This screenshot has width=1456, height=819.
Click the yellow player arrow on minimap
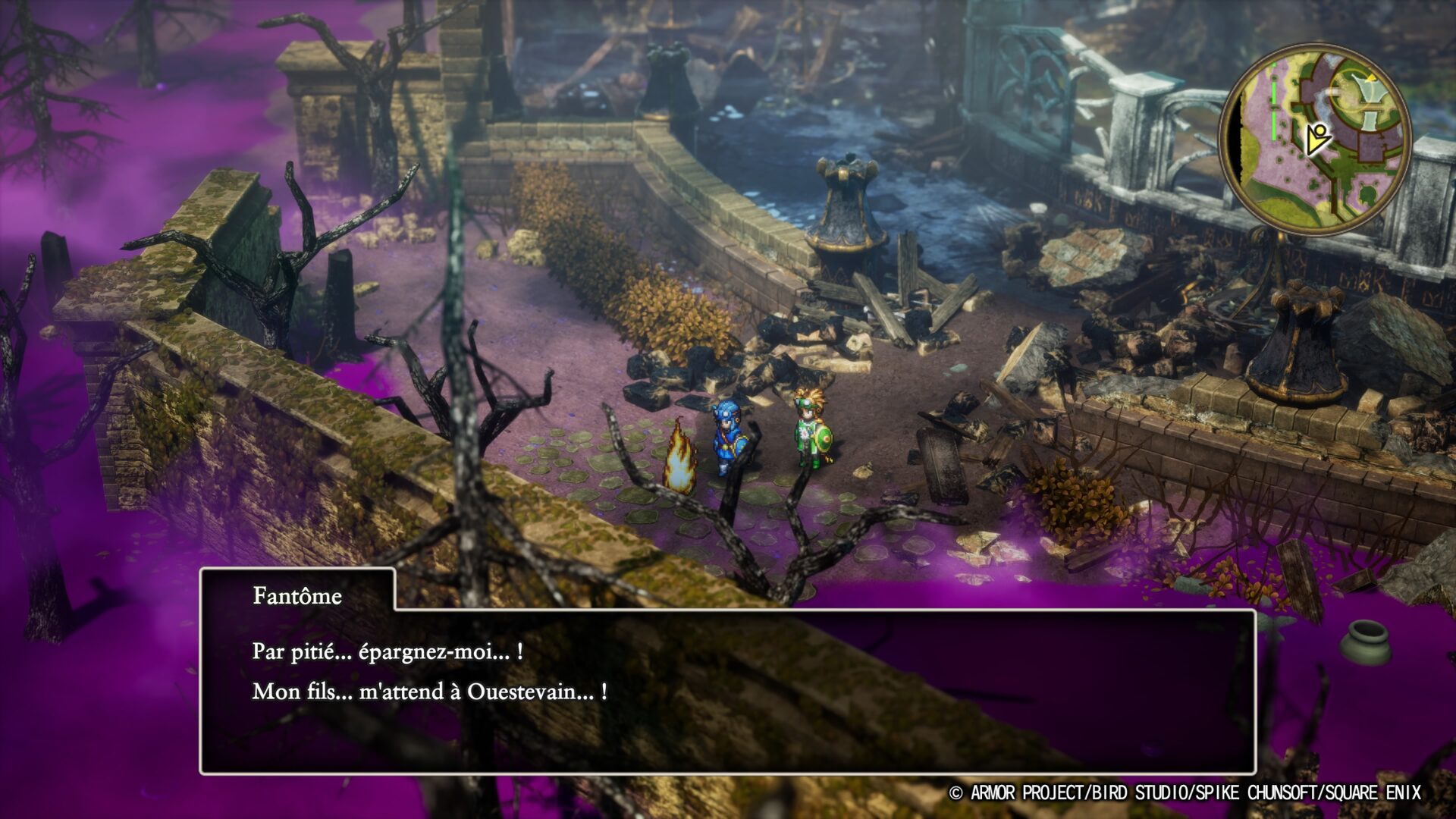1317,138
